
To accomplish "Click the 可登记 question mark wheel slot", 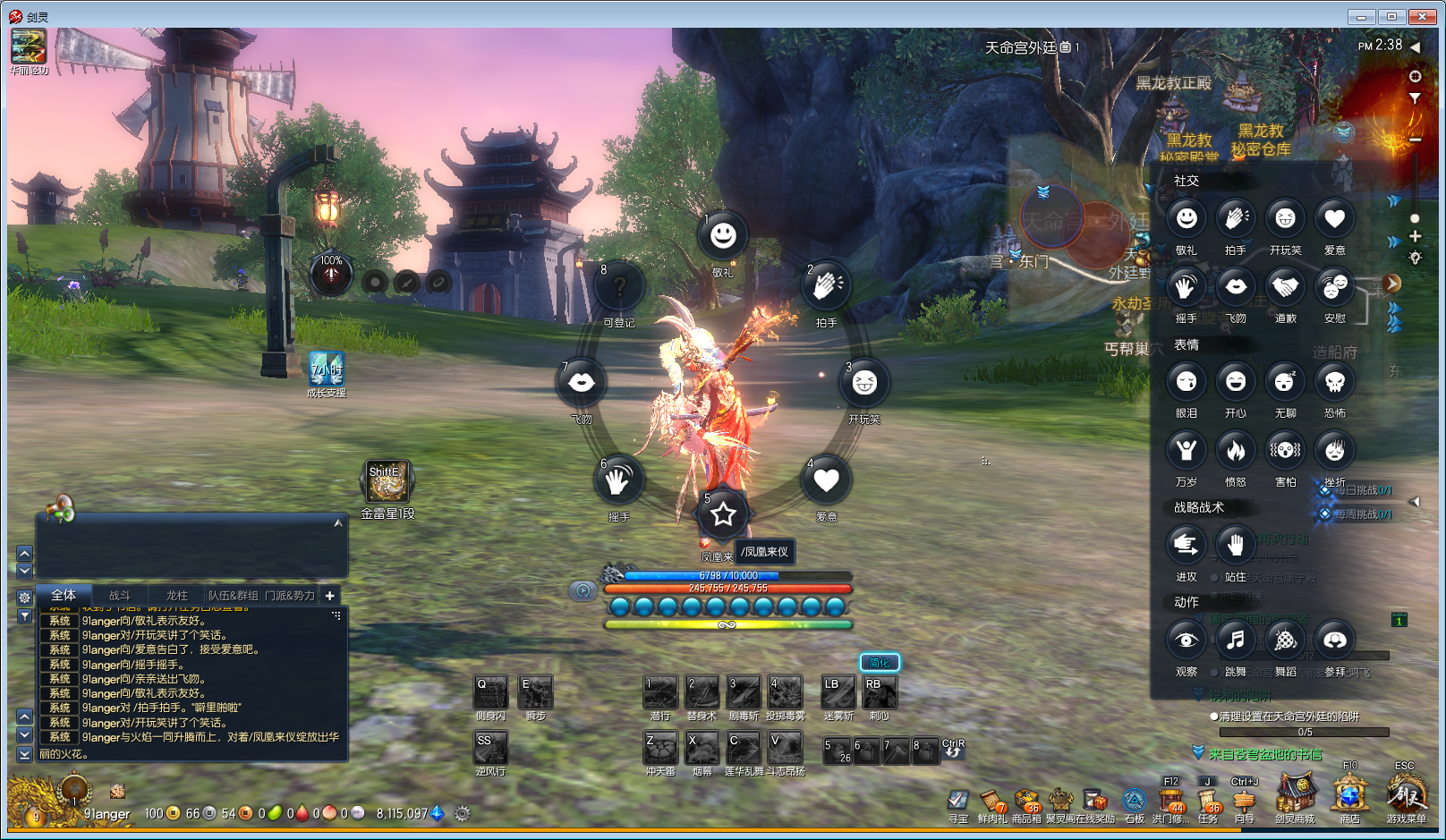I will (x=618, y=288).
